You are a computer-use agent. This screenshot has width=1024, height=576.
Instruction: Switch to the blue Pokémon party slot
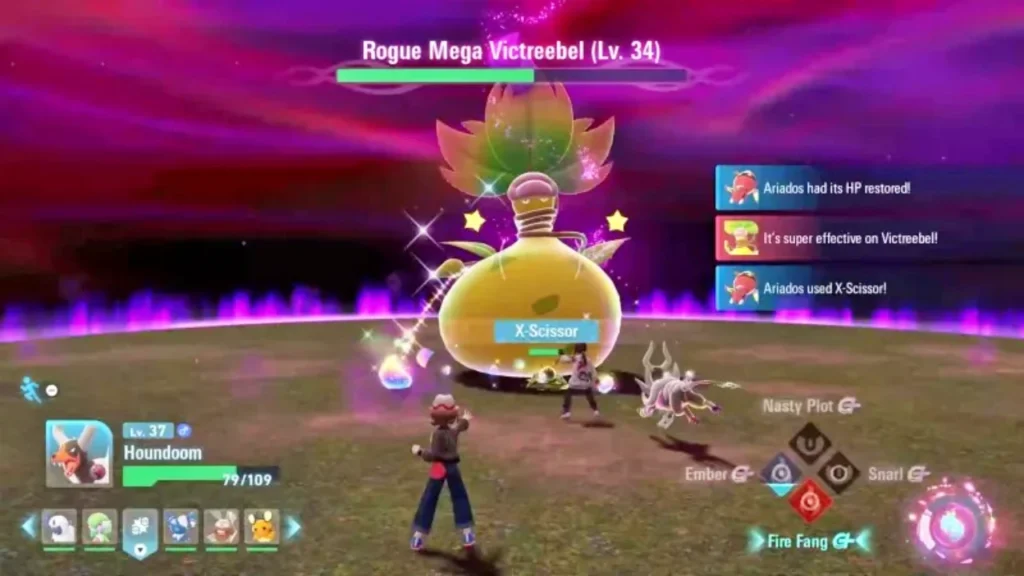click(x=181, y=527)
